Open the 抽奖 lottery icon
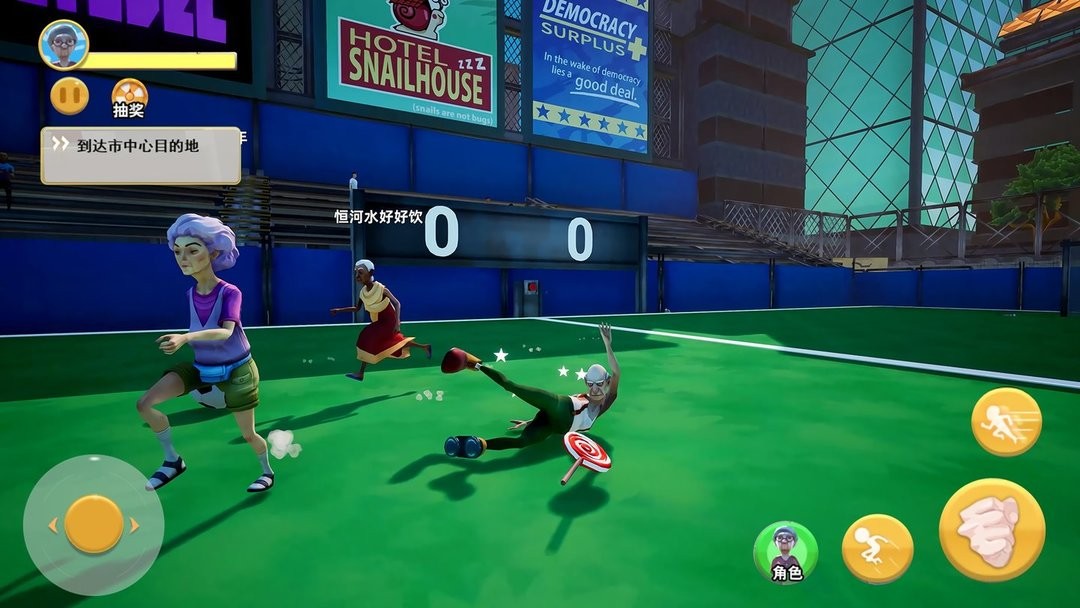This screenshot has height=608, width=1080. (x=129, y=97)
